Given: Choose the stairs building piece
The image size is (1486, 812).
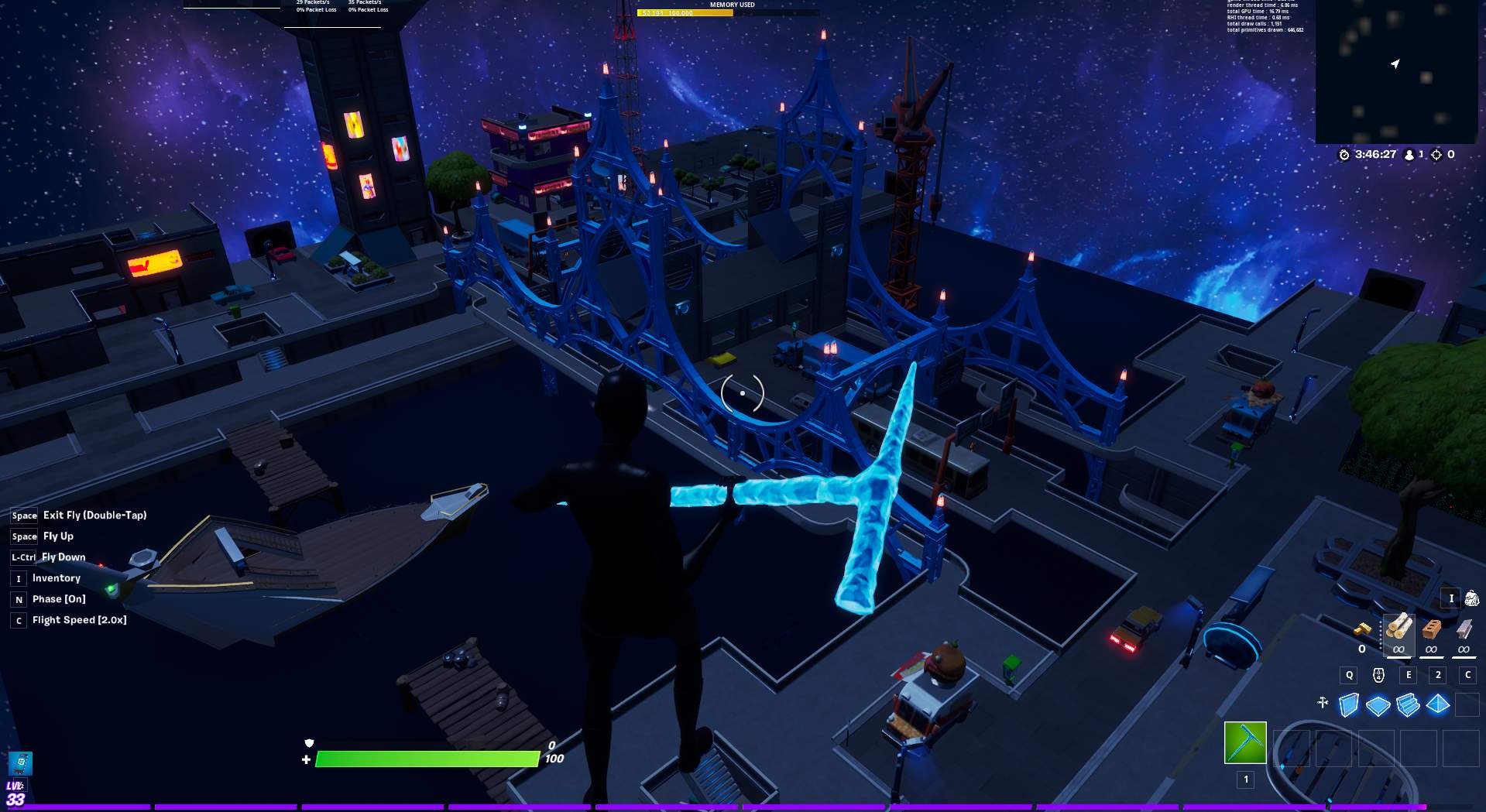Looking at the screenshot, I should click(1408, 705).
